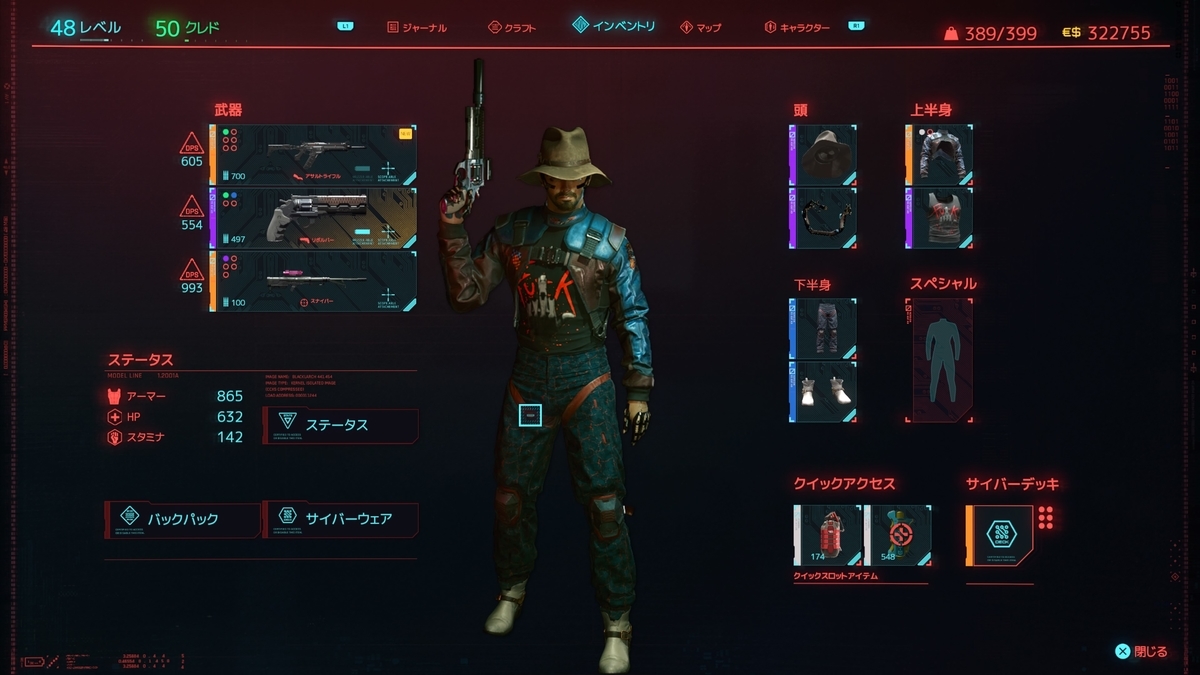Image resolution: width=1200 pixels, height=675 pixels.
Task: Select the sniper rifle weapon slot
Action: coord(313,281)
